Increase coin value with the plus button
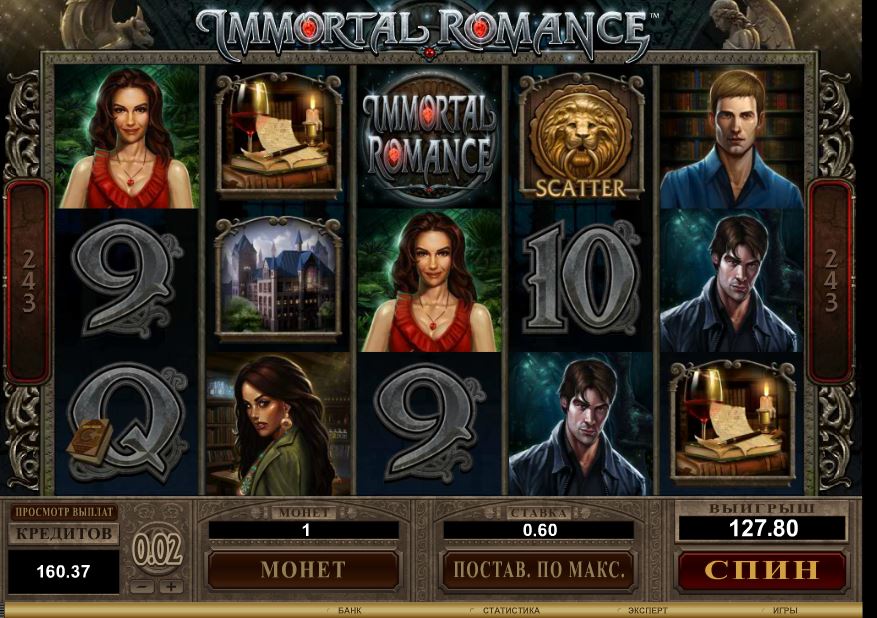Viewport: 877px width, 618px height. (x=171, y=587)
